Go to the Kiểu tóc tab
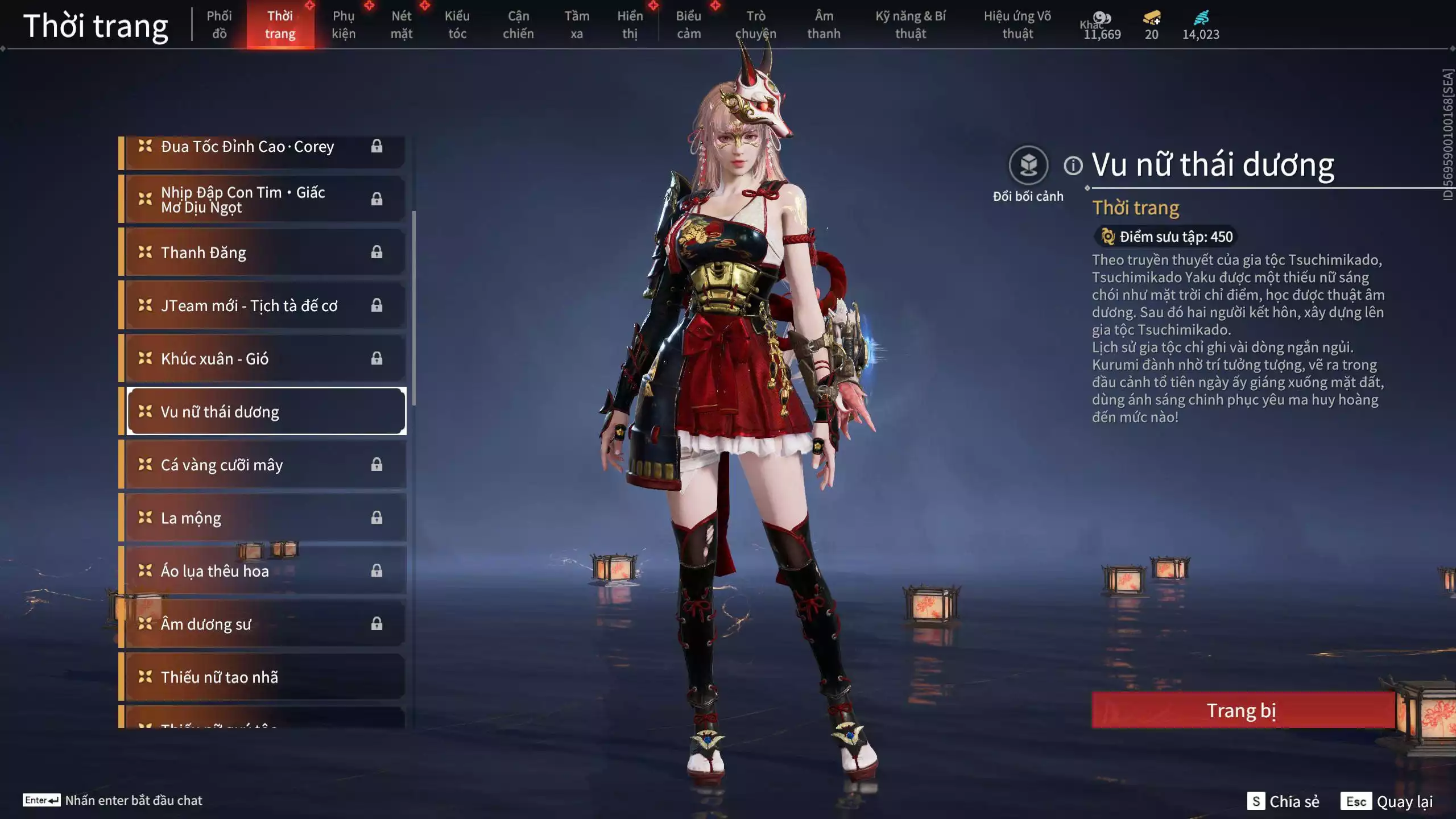 click(457, 24)
